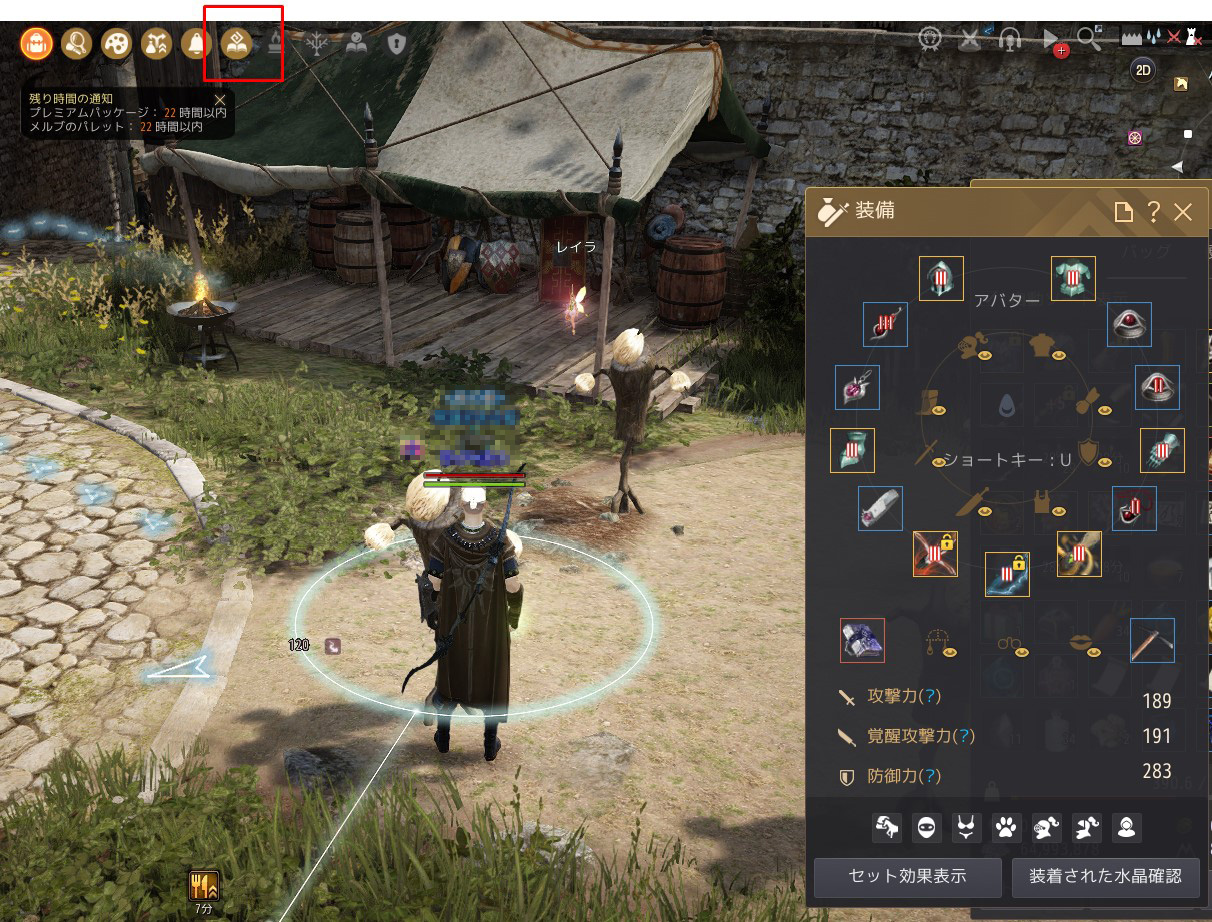Select the pickaxe tool slot
1212x922 pixels.
[1152, 640]
